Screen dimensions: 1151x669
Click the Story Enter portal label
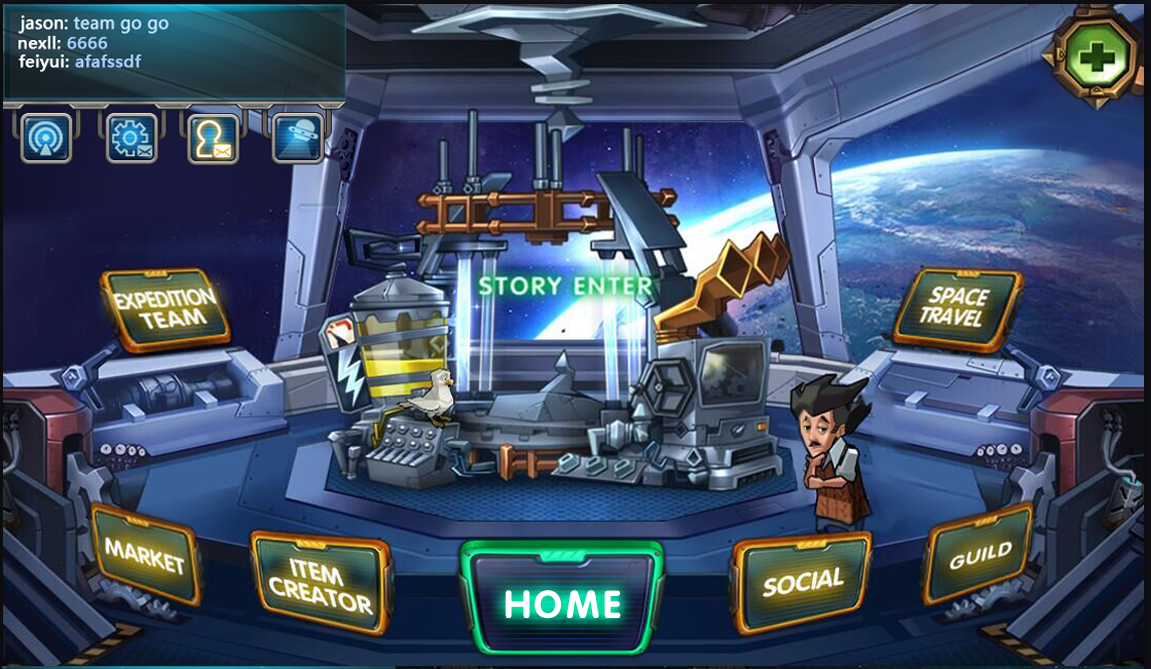pos(565,287)
